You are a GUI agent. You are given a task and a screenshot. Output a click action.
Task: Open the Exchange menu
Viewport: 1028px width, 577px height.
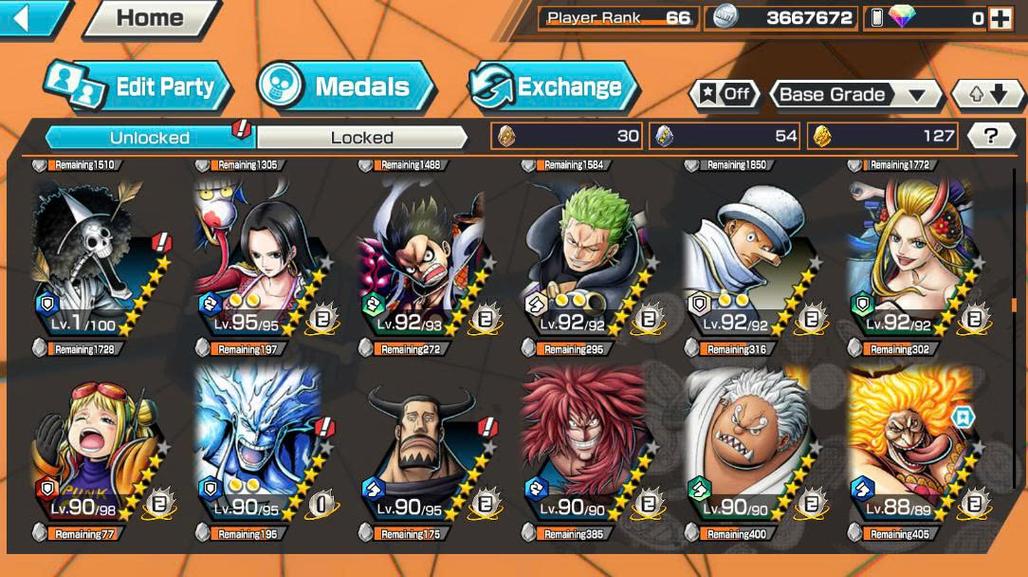pos(553,87)
